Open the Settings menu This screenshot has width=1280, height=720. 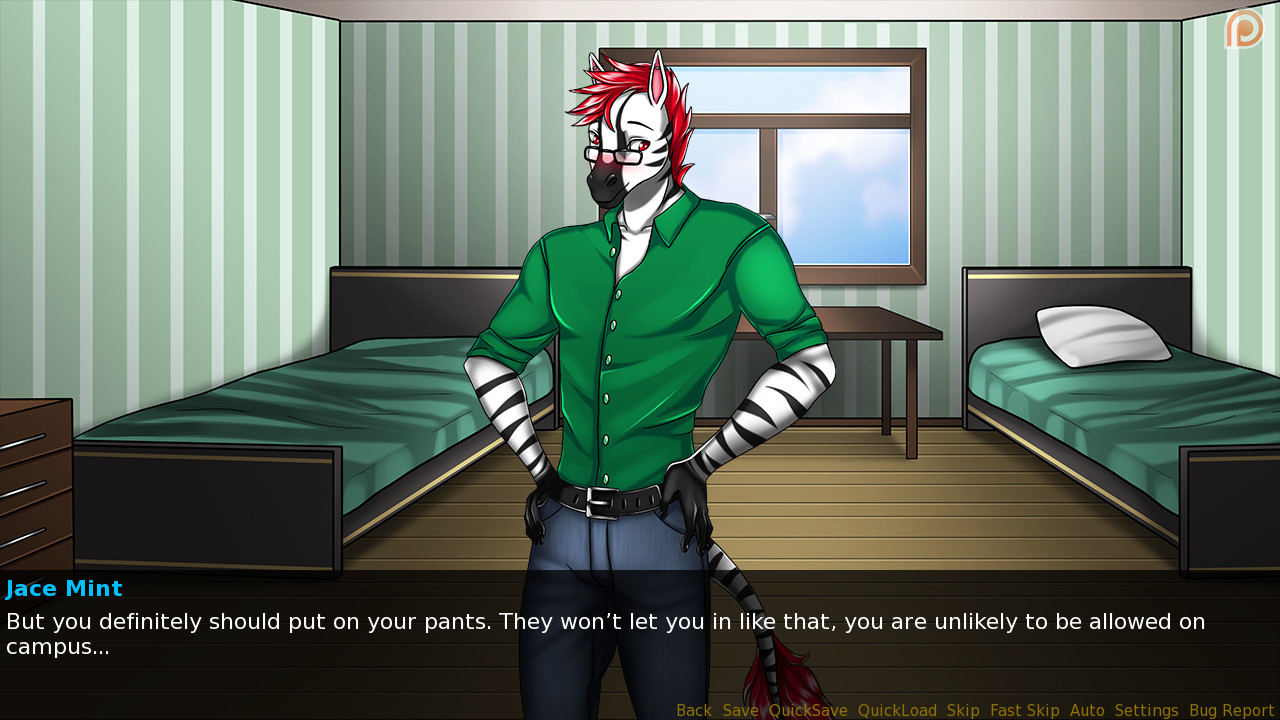[1146, 710]
